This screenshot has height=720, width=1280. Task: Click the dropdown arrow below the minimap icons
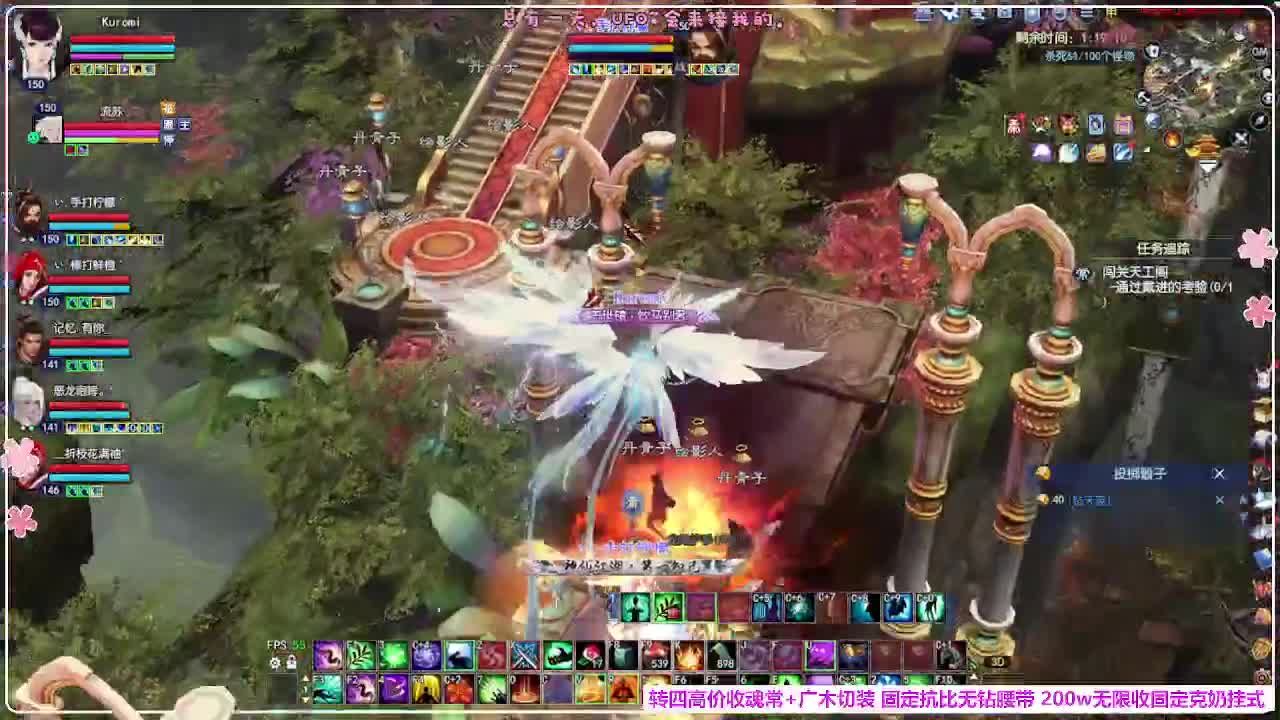tap(1207, 167)
